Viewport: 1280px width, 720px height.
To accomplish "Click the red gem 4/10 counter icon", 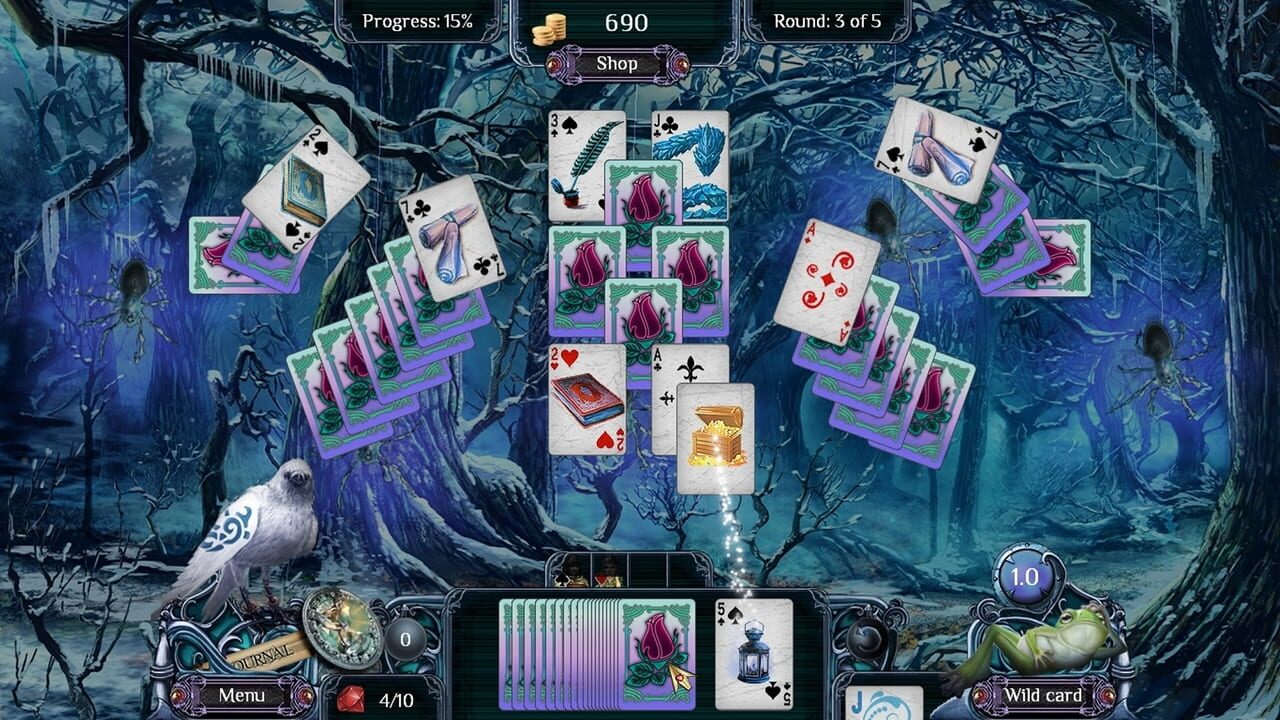I will click(x=352, y=698).
